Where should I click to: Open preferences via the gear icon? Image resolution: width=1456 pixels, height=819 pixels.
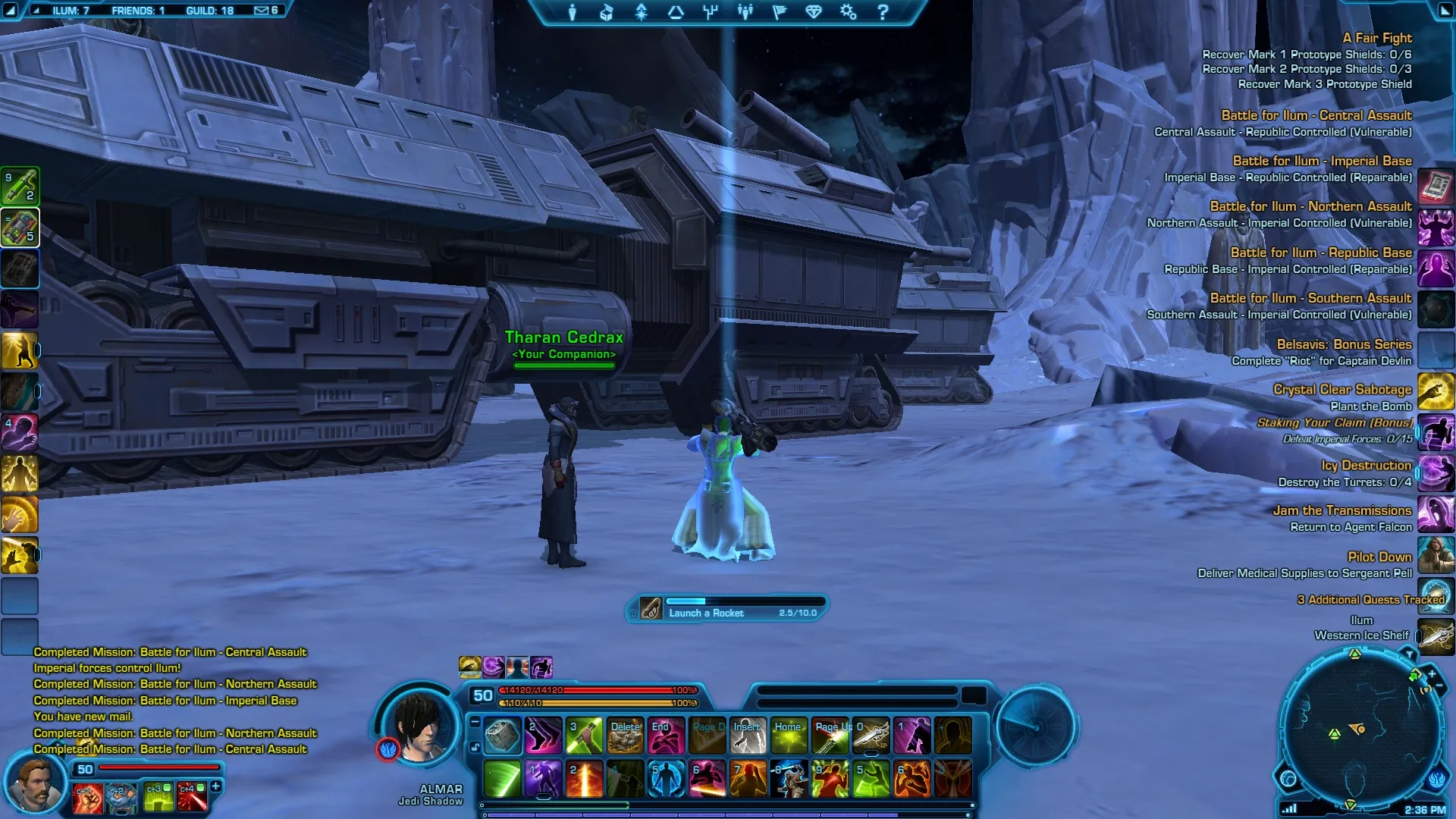click(x=849, y=12)
